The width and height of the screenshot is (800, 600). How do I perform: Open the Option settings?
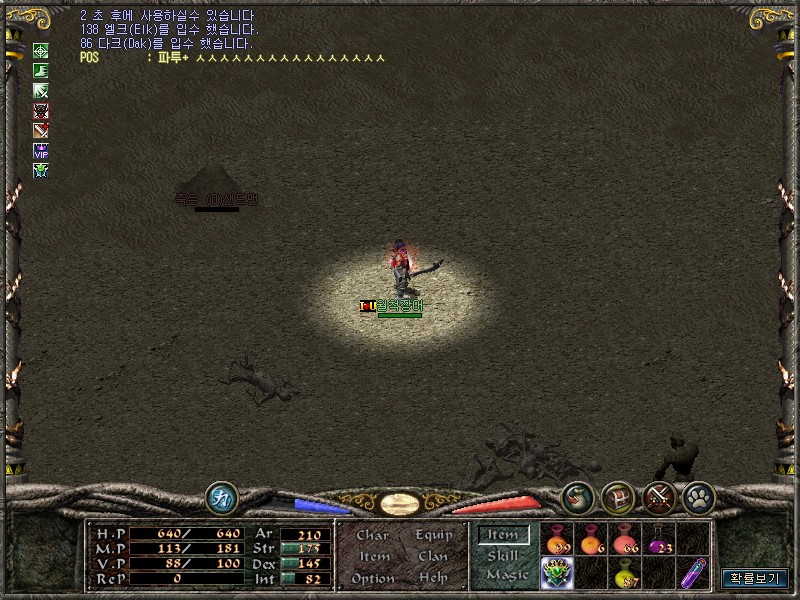[372, 578]
